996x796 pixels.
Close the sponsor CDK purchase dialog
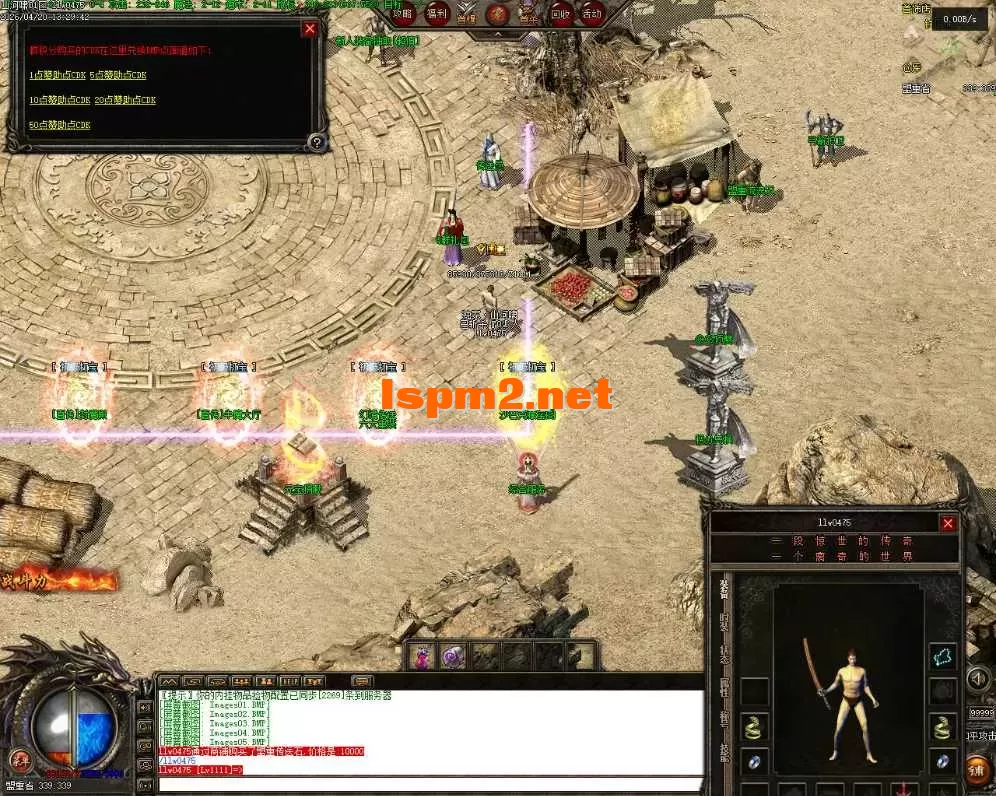click(310, 29)
